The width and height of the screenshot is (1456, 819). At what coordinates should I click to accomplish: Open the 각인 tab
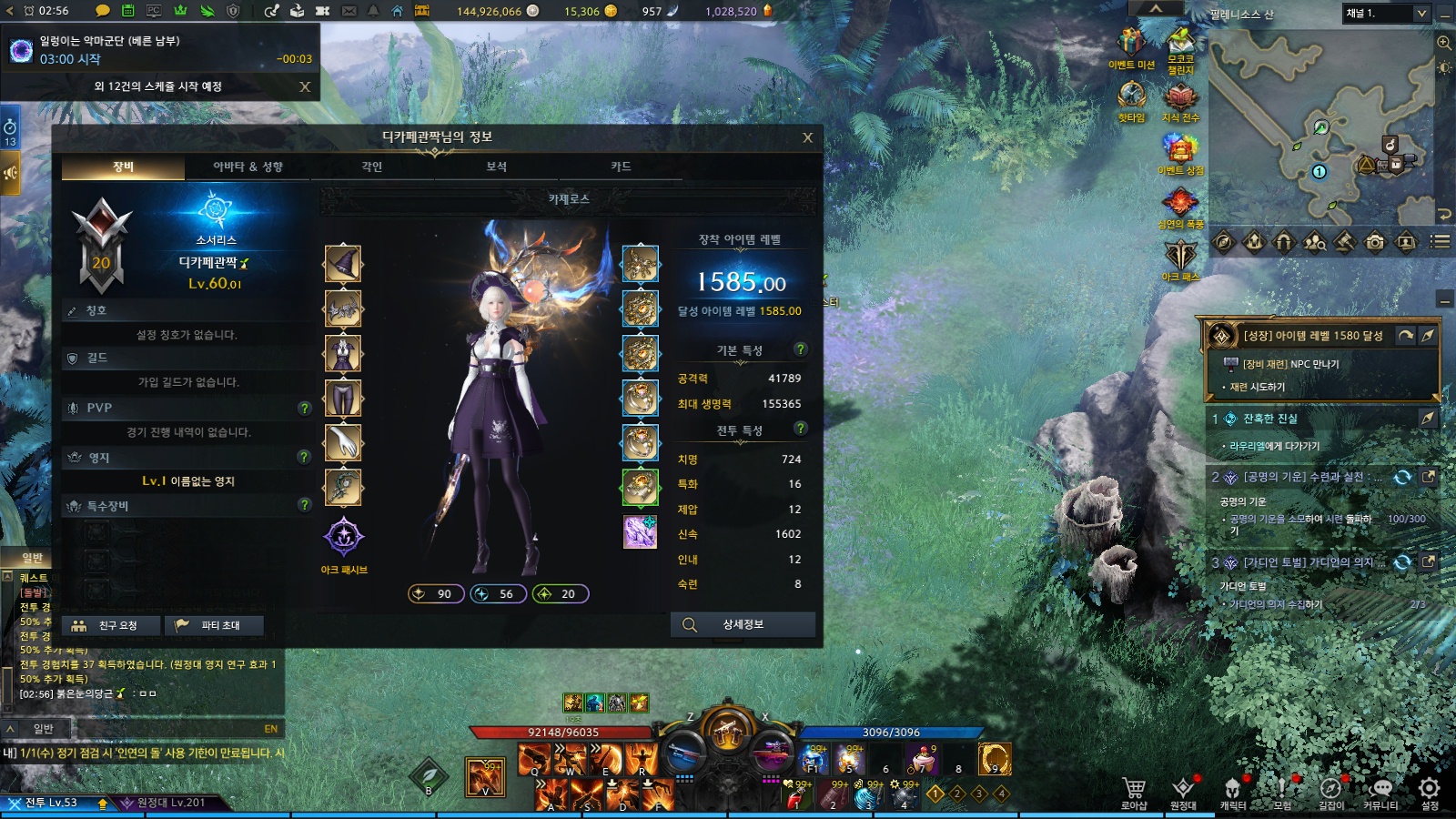[371, 167]
